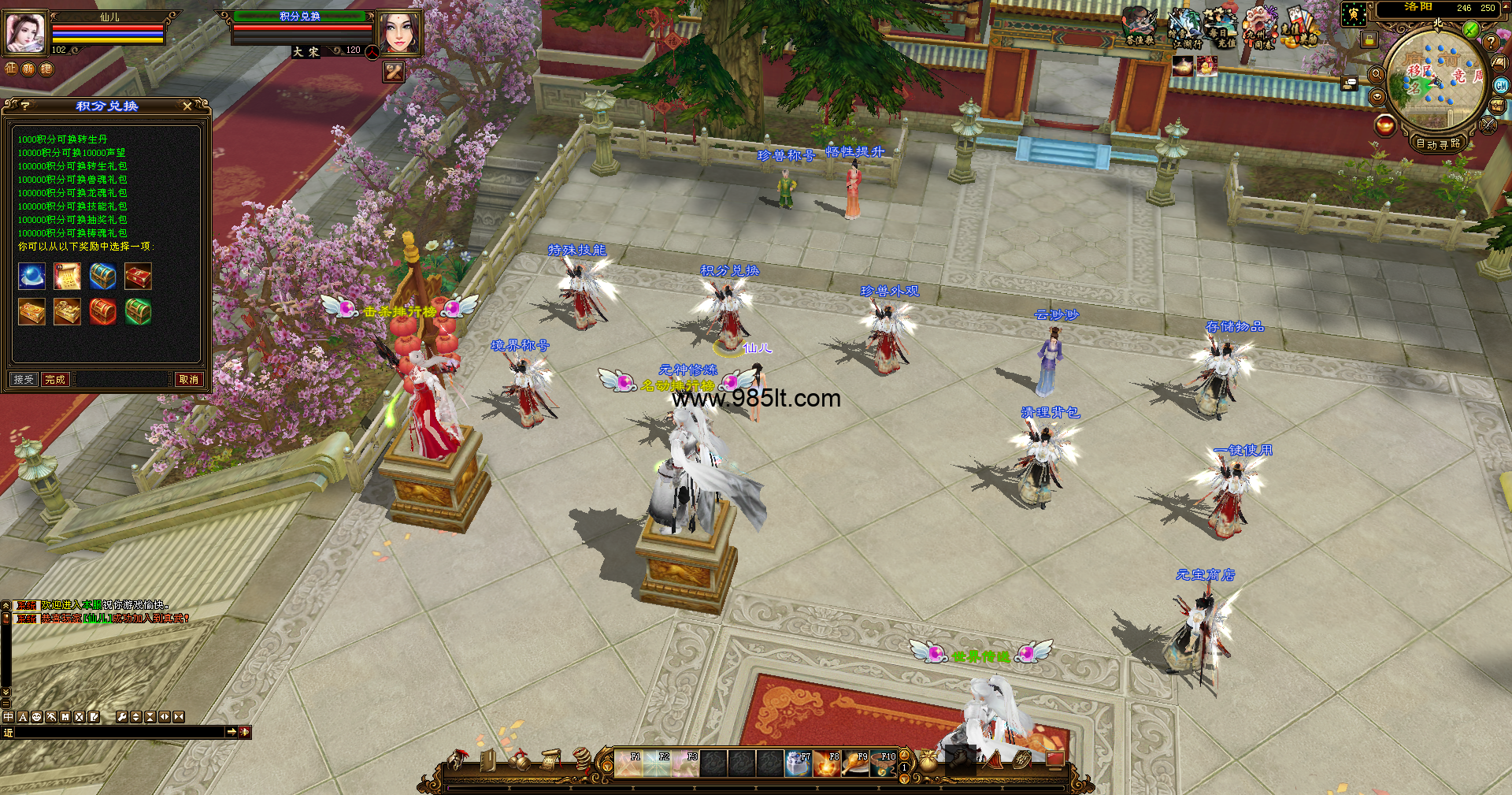1512x795 pixels.
Task: Open the GM support button
Action: 1501,85
